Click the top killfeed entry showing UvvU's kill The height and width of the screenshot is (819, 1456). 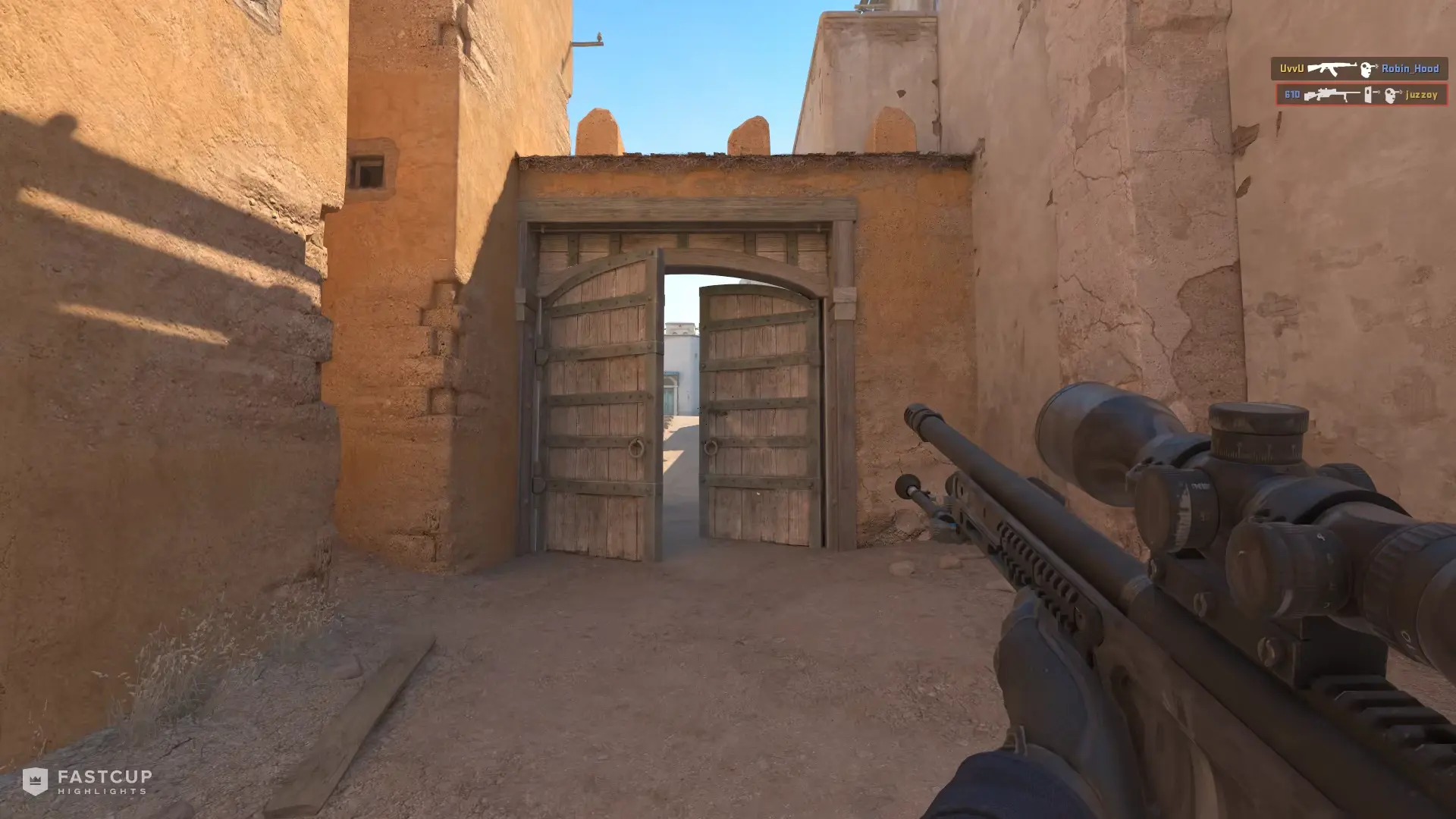pyautogui.click(x=1361, y=68)
